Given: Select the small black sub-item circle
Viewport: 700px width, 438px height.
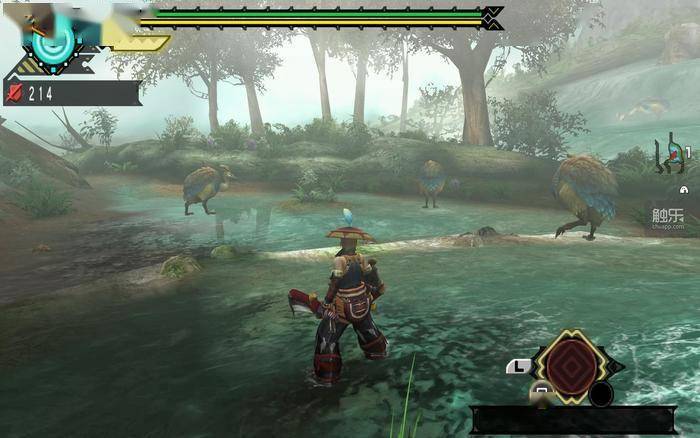Looking at the screenshot, I should point(600,394).
